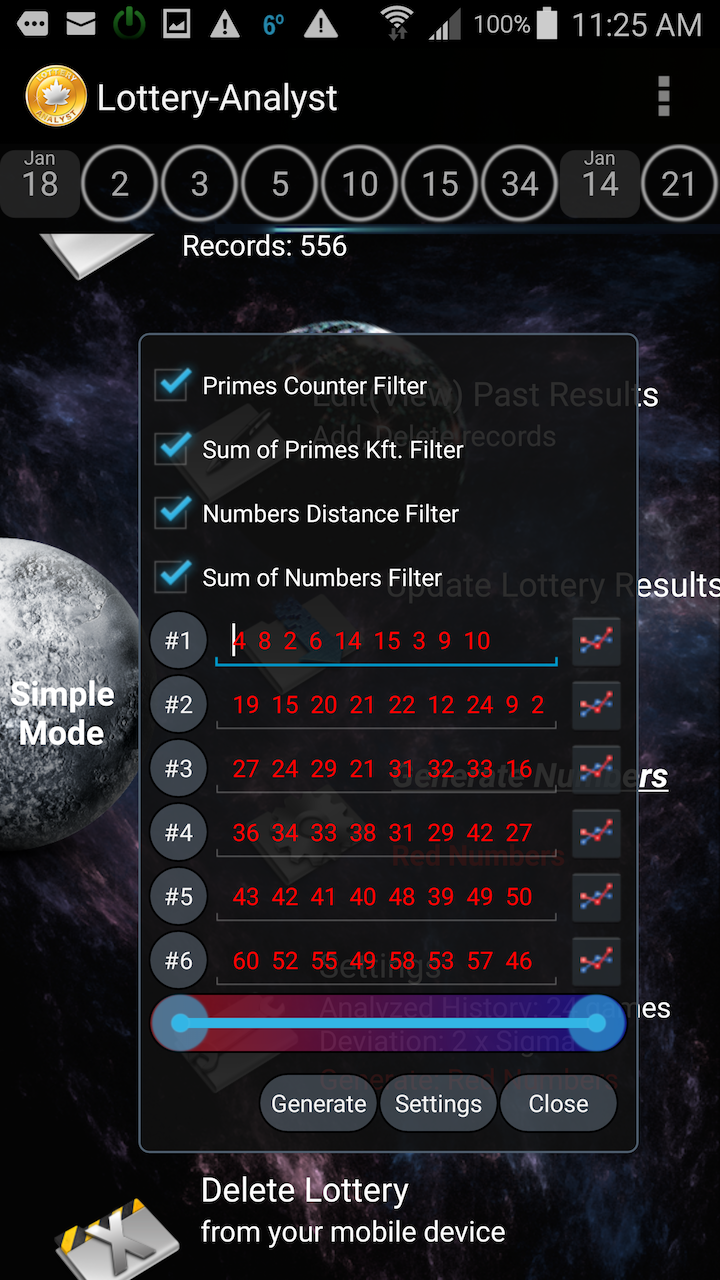Toggle the Numbers Distance Filter checkbox
The height and width of the screenshot is (1280, 720).
point(173,513)
